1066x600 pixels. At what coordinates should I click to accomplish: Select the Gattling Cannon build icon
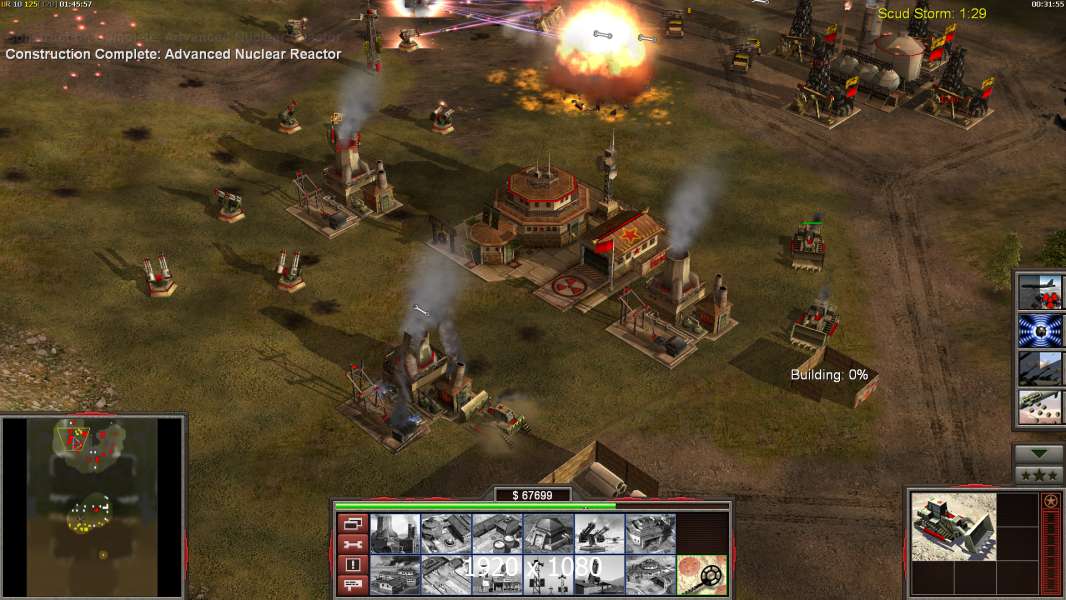tap(599, 534)
